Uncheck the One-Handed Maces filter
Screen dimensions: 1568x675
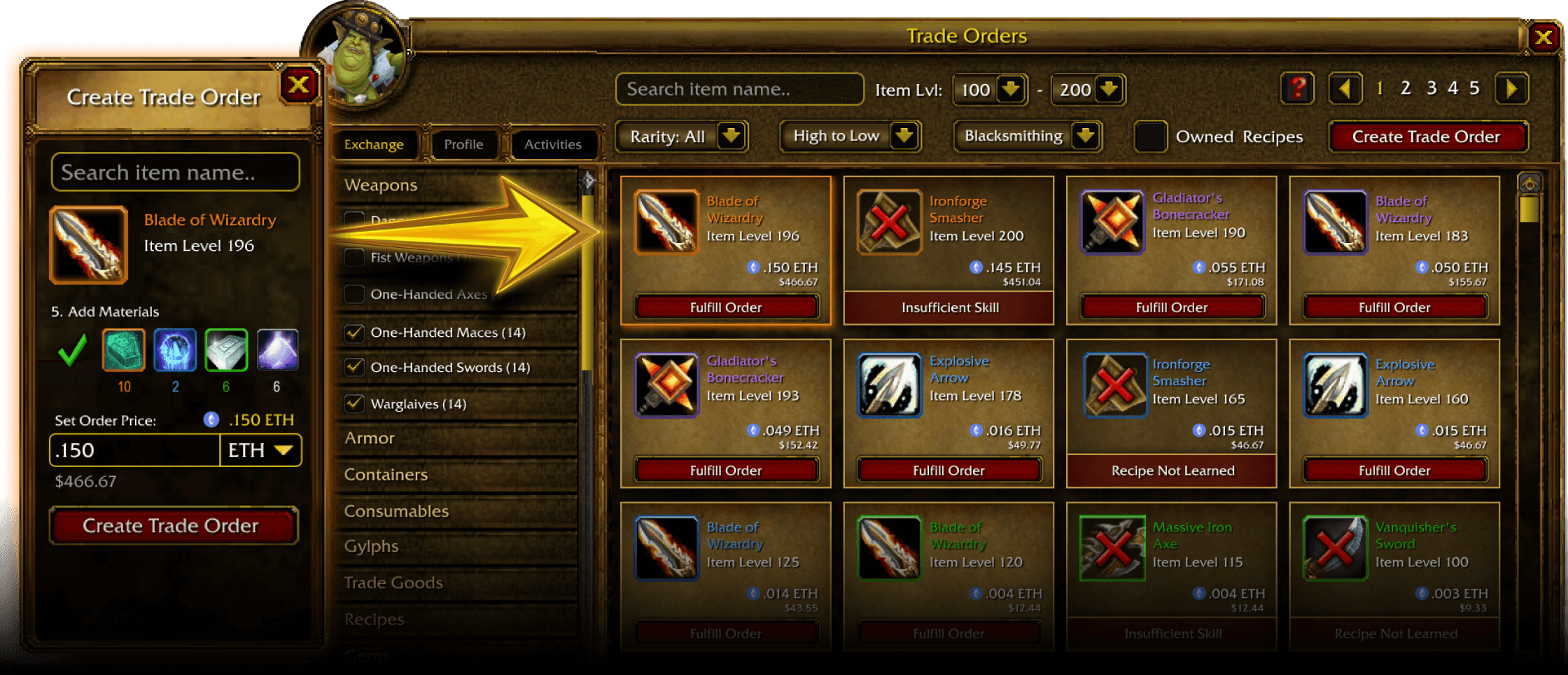(355, 333)
